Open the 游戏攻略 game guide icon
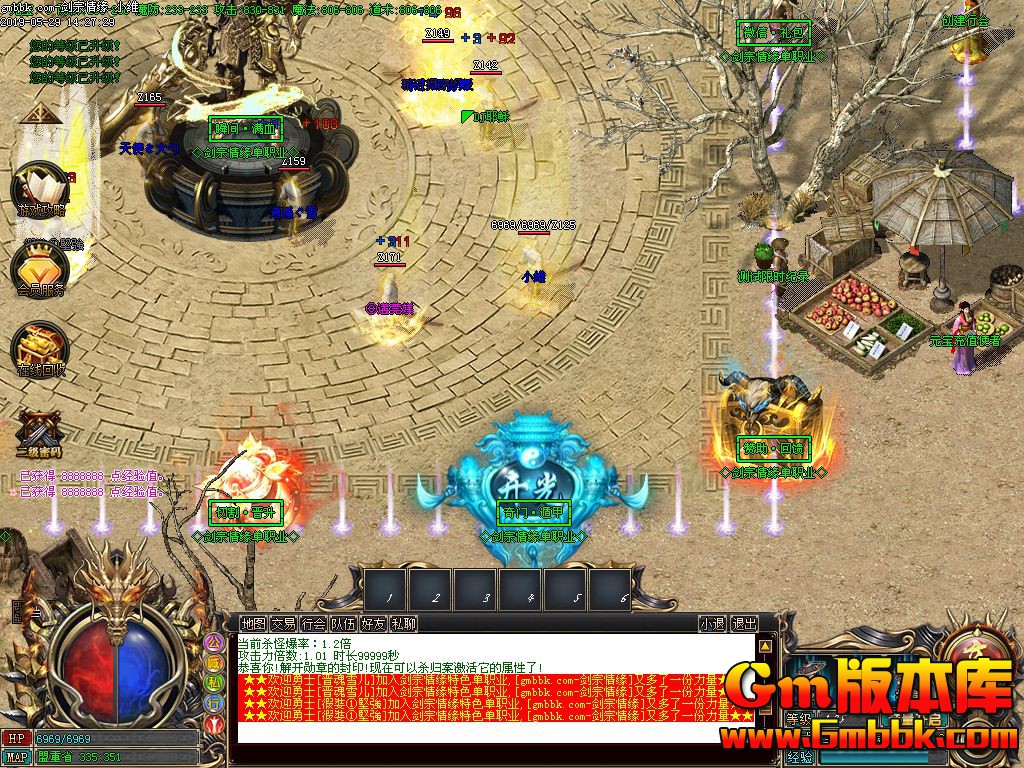The image size is (1024, 768). [39, 190]
